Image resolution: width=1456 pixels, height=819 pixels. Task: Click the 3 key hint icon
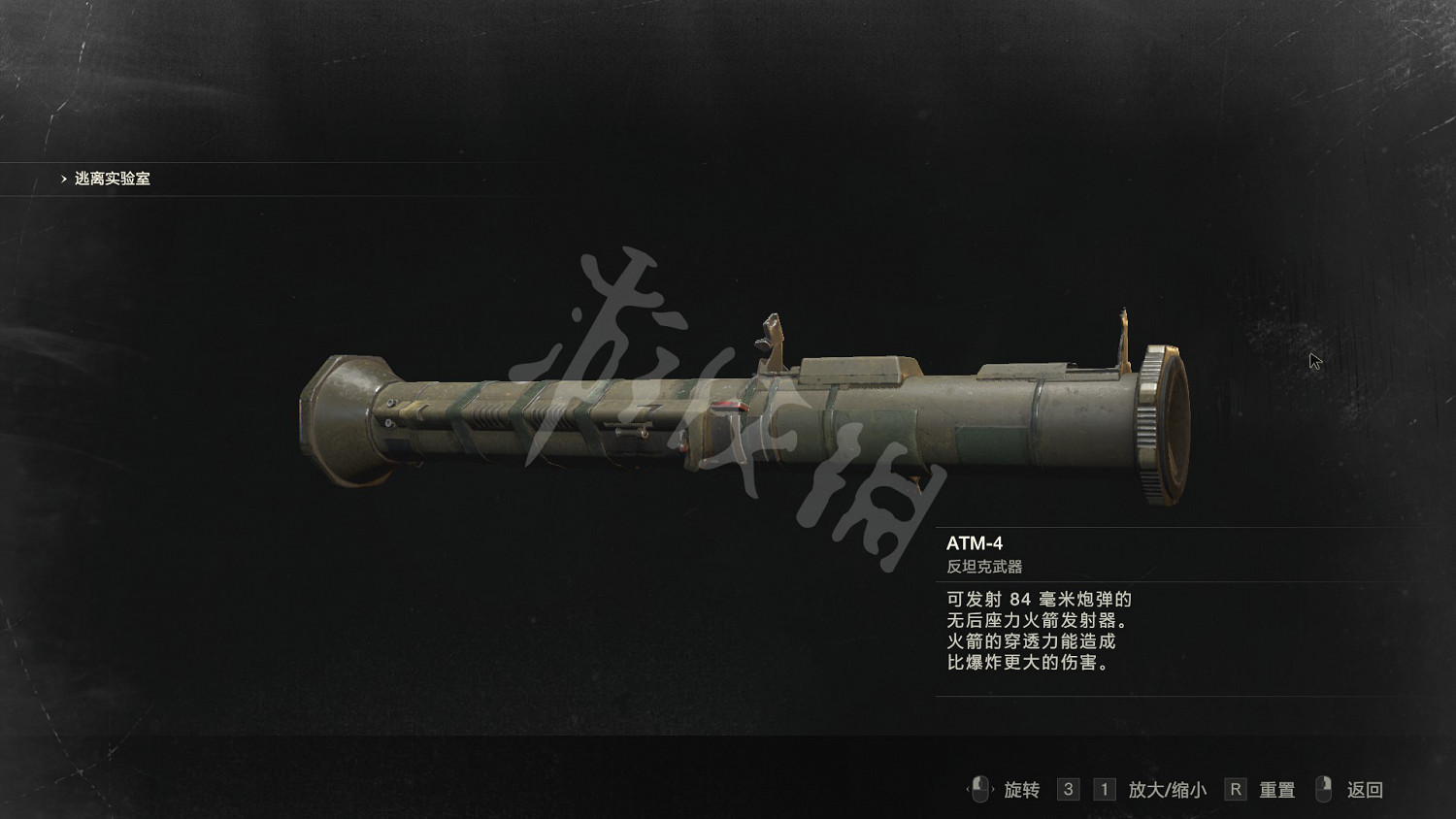(1068, 789)
